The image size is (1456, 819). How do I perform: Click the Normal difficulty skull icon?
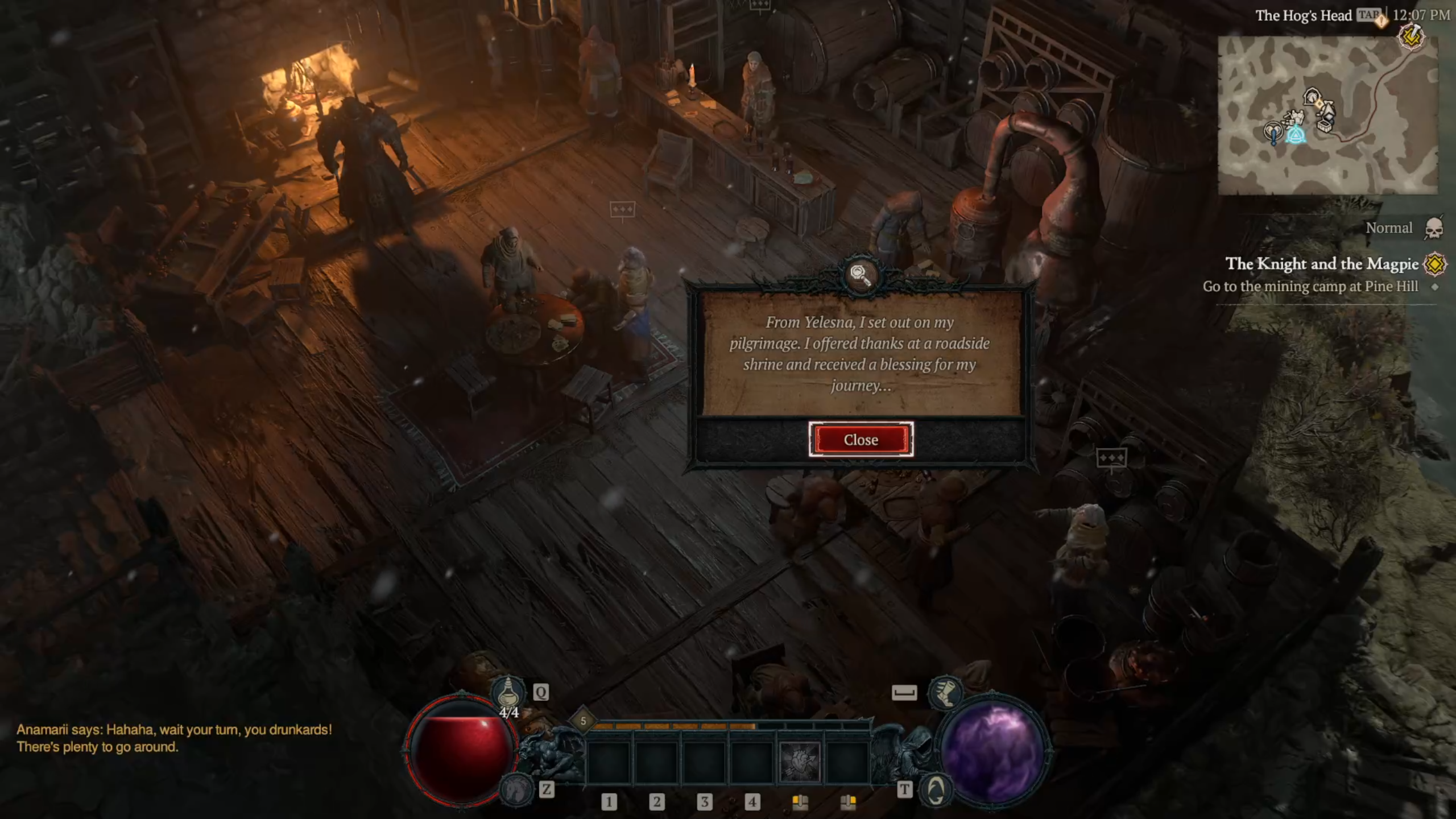1434,229
